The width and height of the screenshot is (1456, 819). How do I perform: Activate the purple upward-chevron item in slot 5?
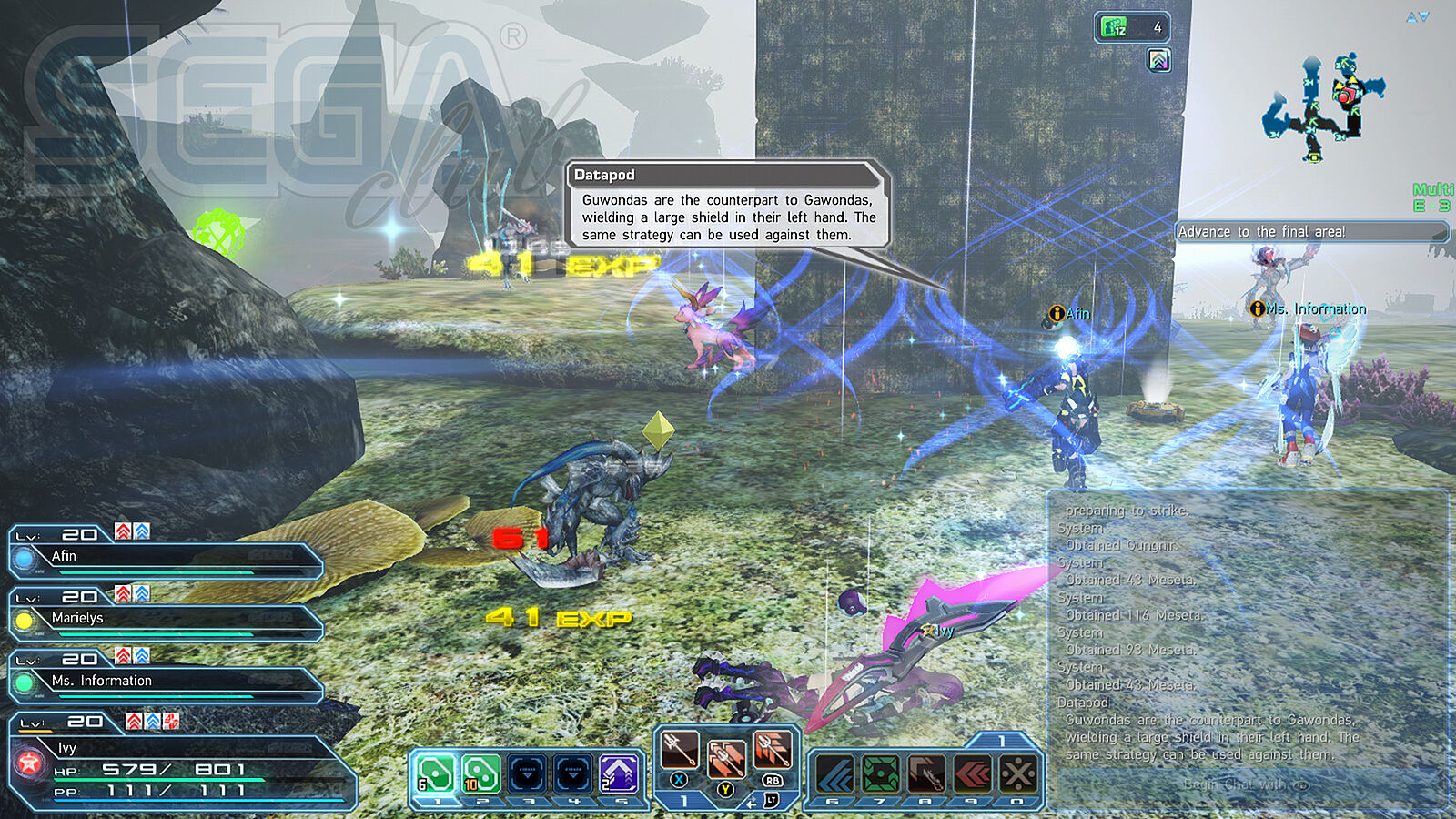(x=618, y=774)
